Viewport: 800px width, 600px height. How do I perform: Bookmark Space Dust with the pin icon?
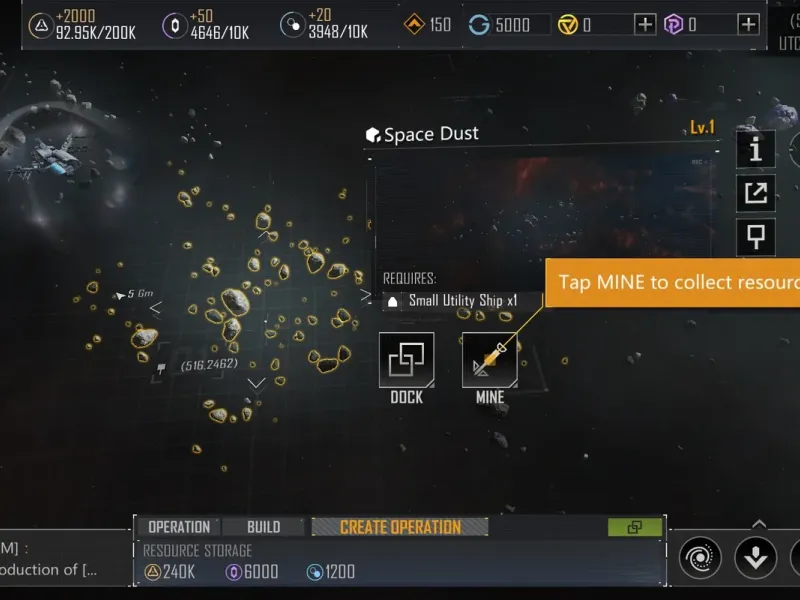756,238
